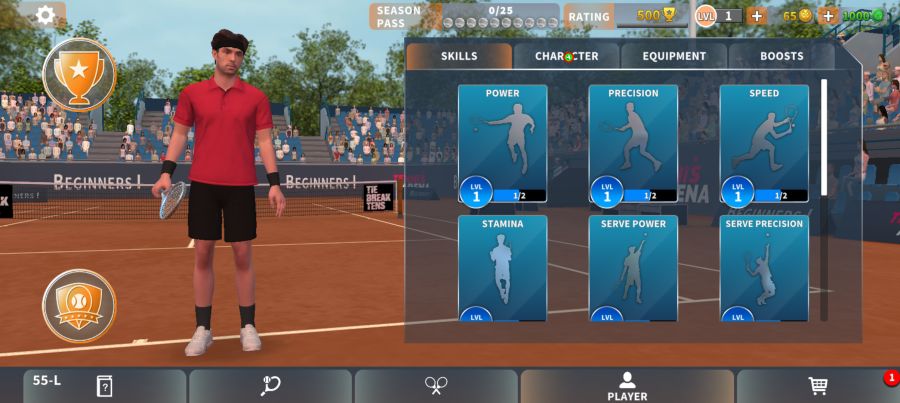Open the Boosts tab
Viewport: 900px width, 403px height.
coord(781,56)
